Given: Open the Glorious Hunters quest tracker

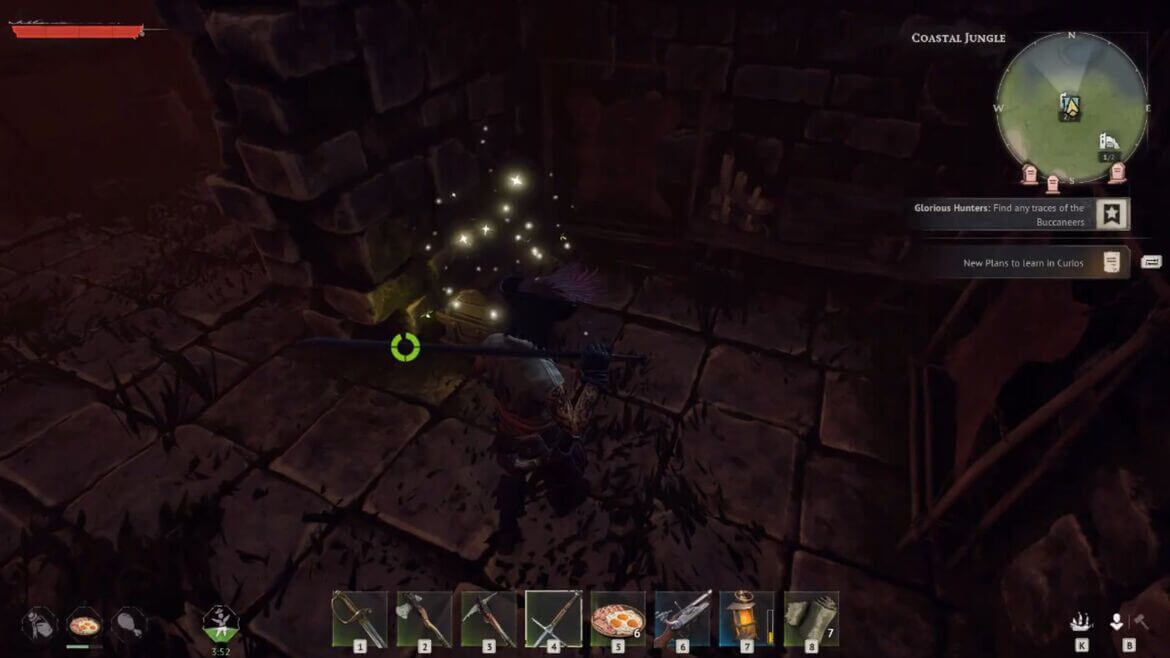Looking at the screenshot, I should pos(998,214).
